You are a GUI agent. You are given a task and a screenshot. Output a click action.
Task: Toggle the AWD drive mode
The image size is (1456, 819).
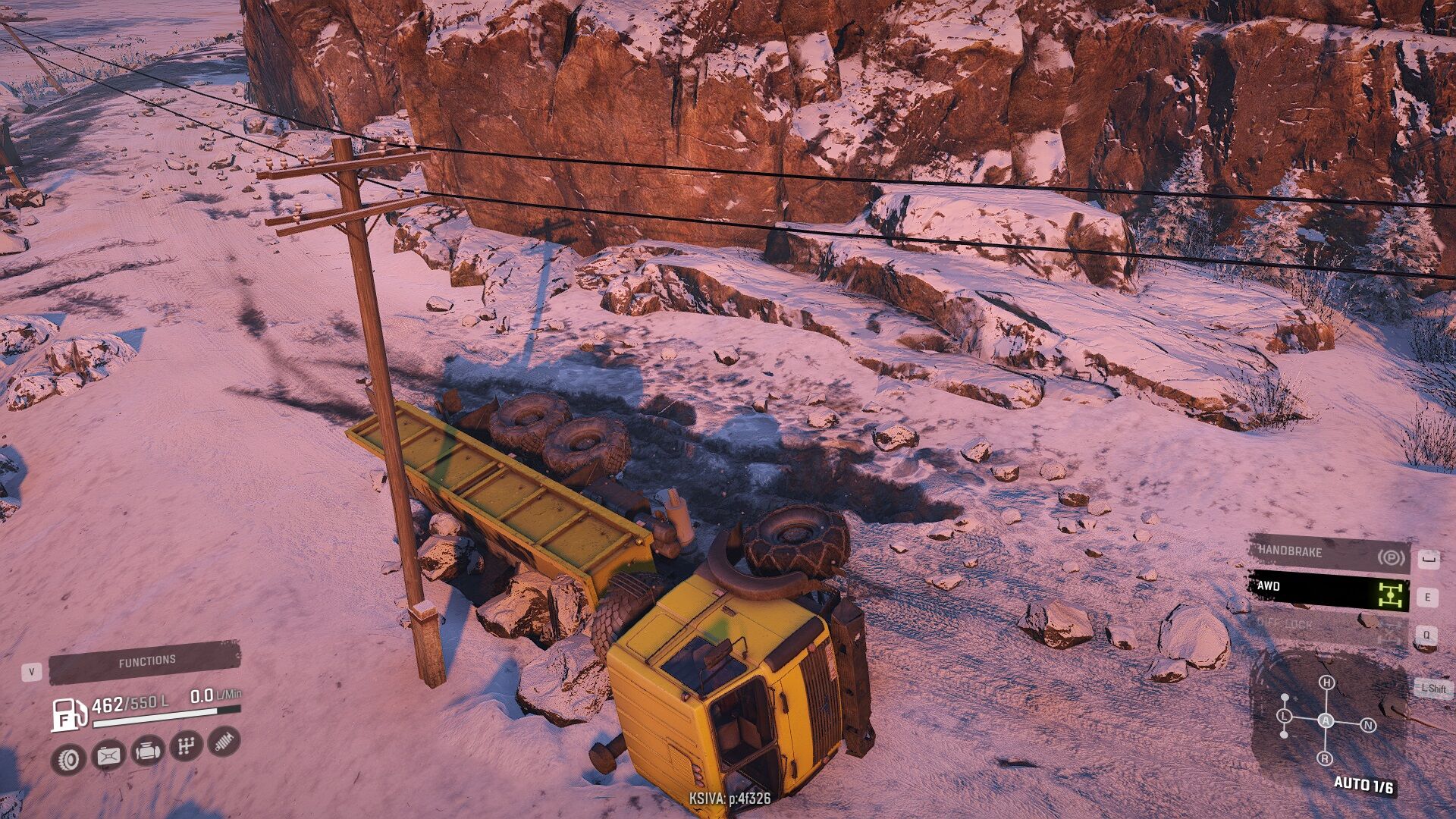1329,590
